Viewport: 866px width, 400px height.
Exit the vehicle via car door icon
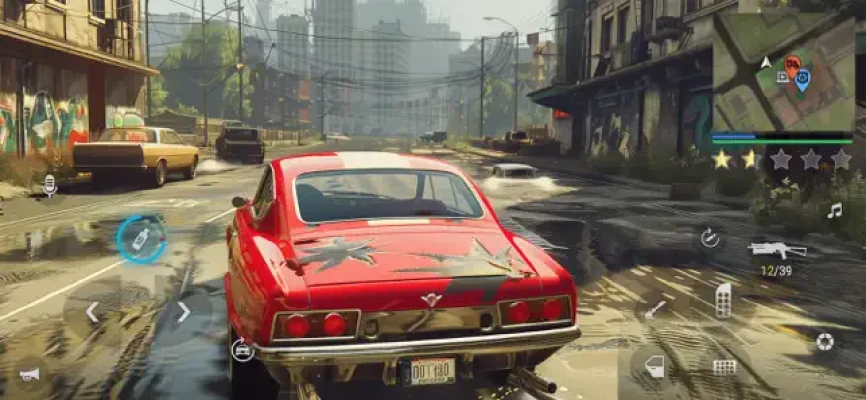pyautogui.click(x=654, y=366)
